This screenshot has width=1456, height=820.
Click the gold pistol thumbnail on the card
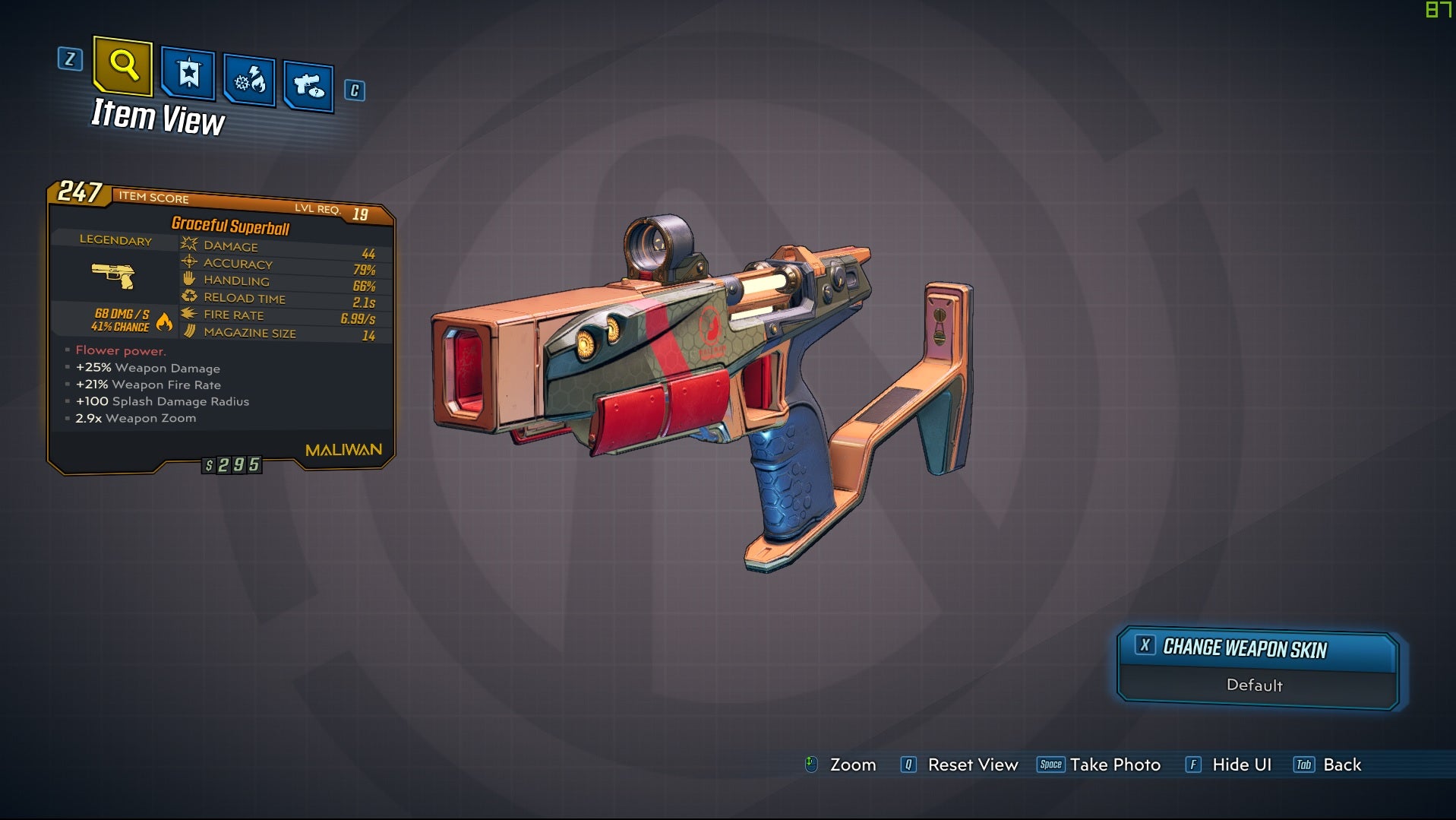coord(115,277)
